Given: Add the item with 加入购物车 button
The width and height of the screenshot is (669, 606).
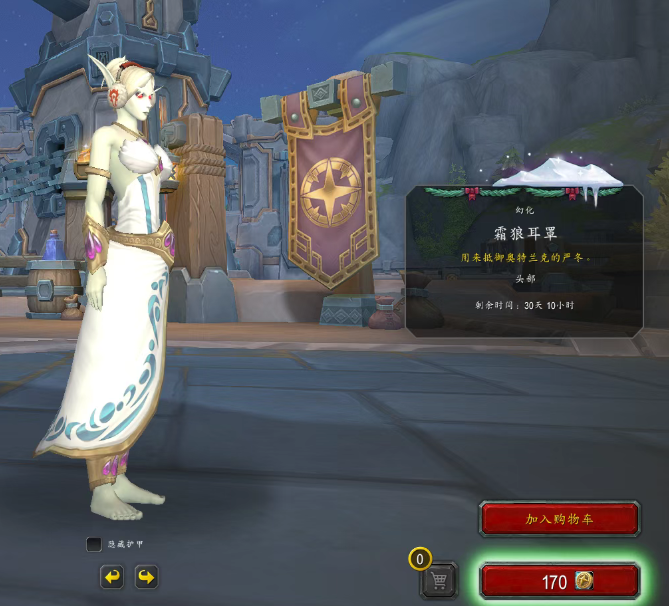Looking at the screenshot, I should [559, 519].
